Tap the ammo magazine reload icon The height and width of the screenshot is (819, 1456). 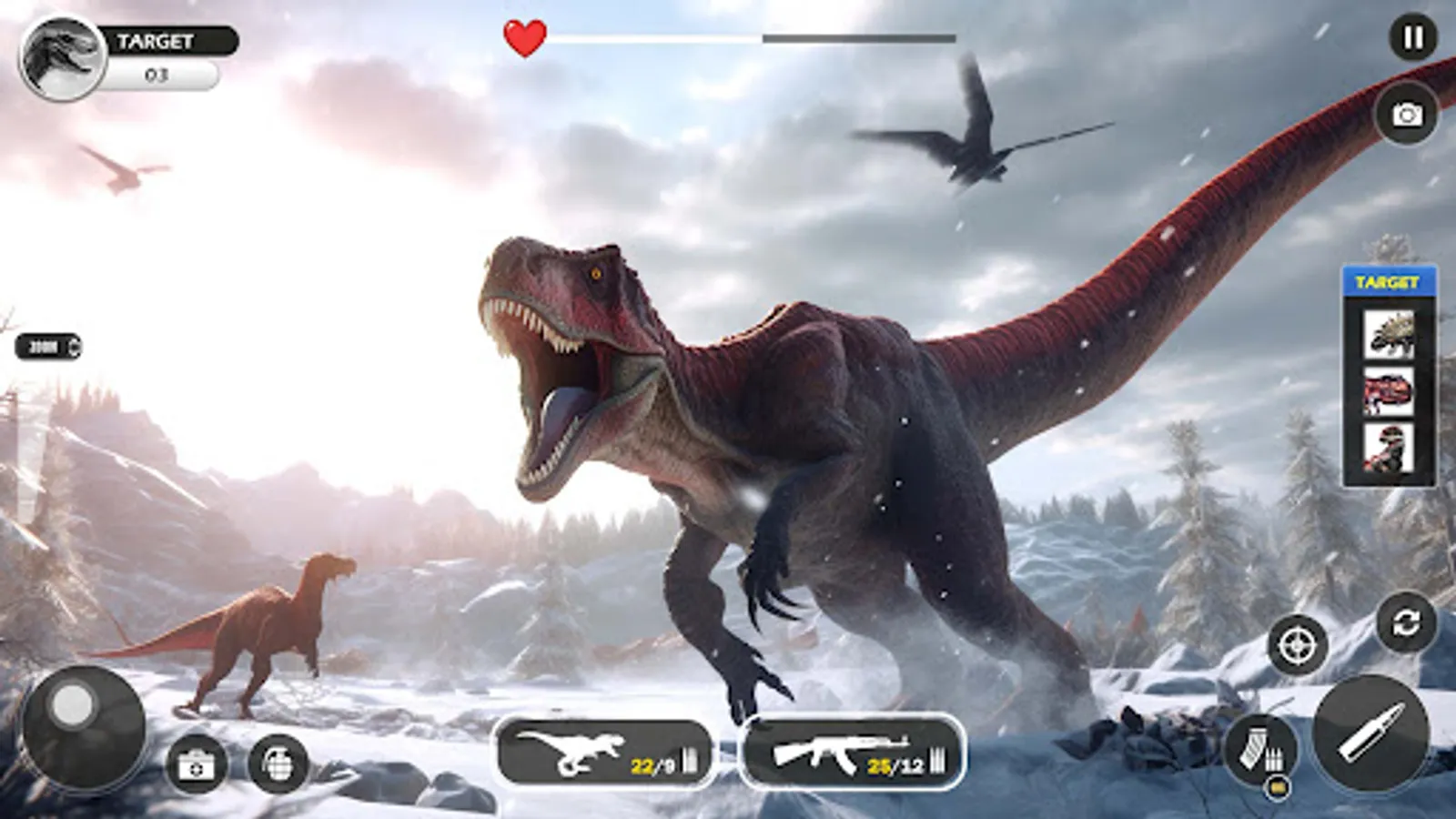pyautogui.click(x=1260, y=746)
